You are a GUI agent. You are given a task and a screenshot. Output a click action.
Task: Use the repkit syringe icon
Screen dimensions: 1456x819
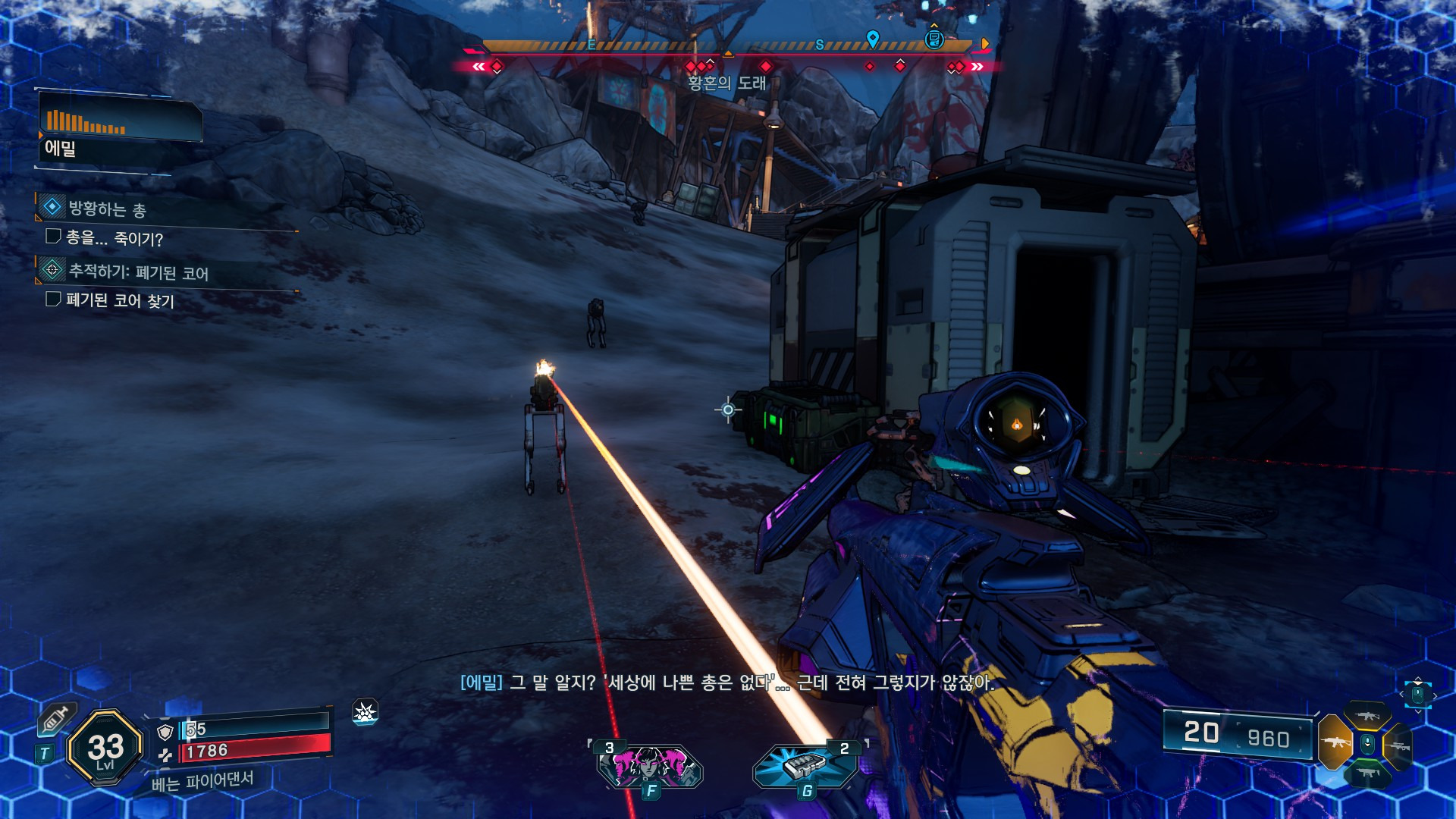(57, 718)
